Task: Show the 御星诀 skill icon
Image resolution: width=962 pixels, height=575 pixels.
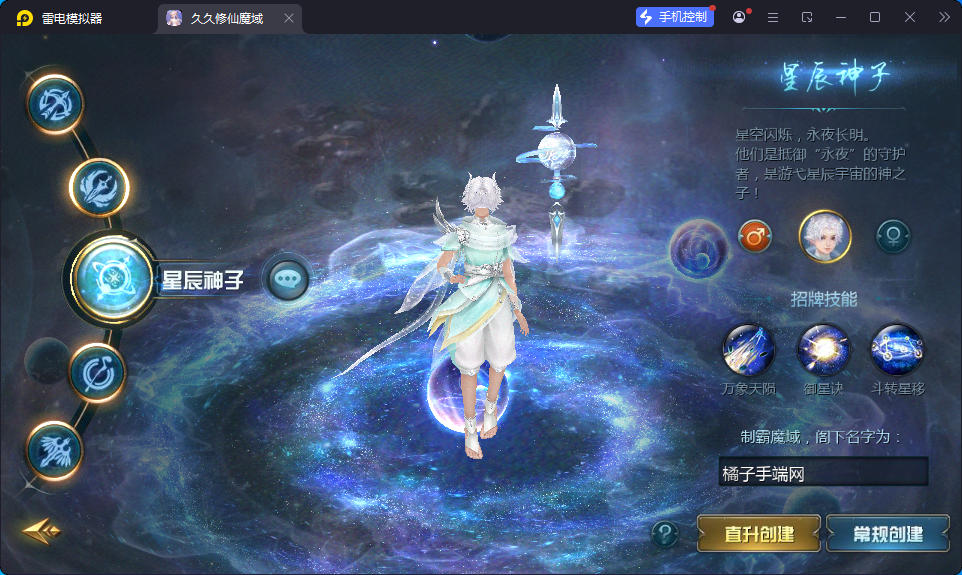Action: [823, 350]
